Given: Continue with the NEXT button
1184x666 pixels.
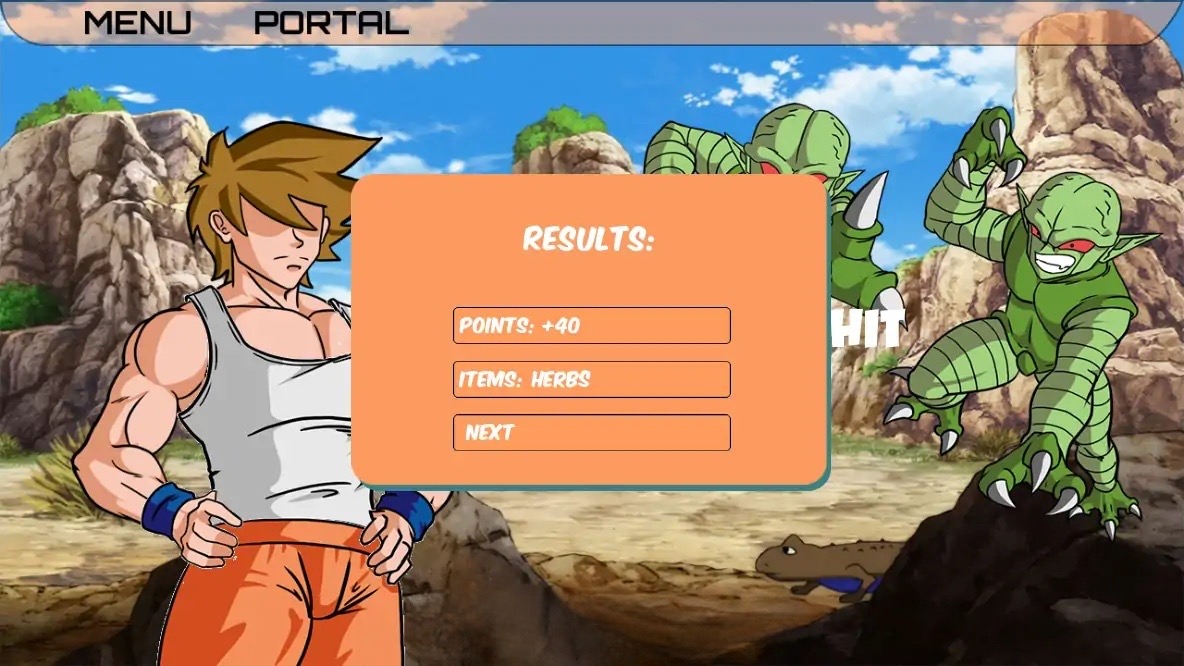Looking at the screenshot, I should click(591, 433).
